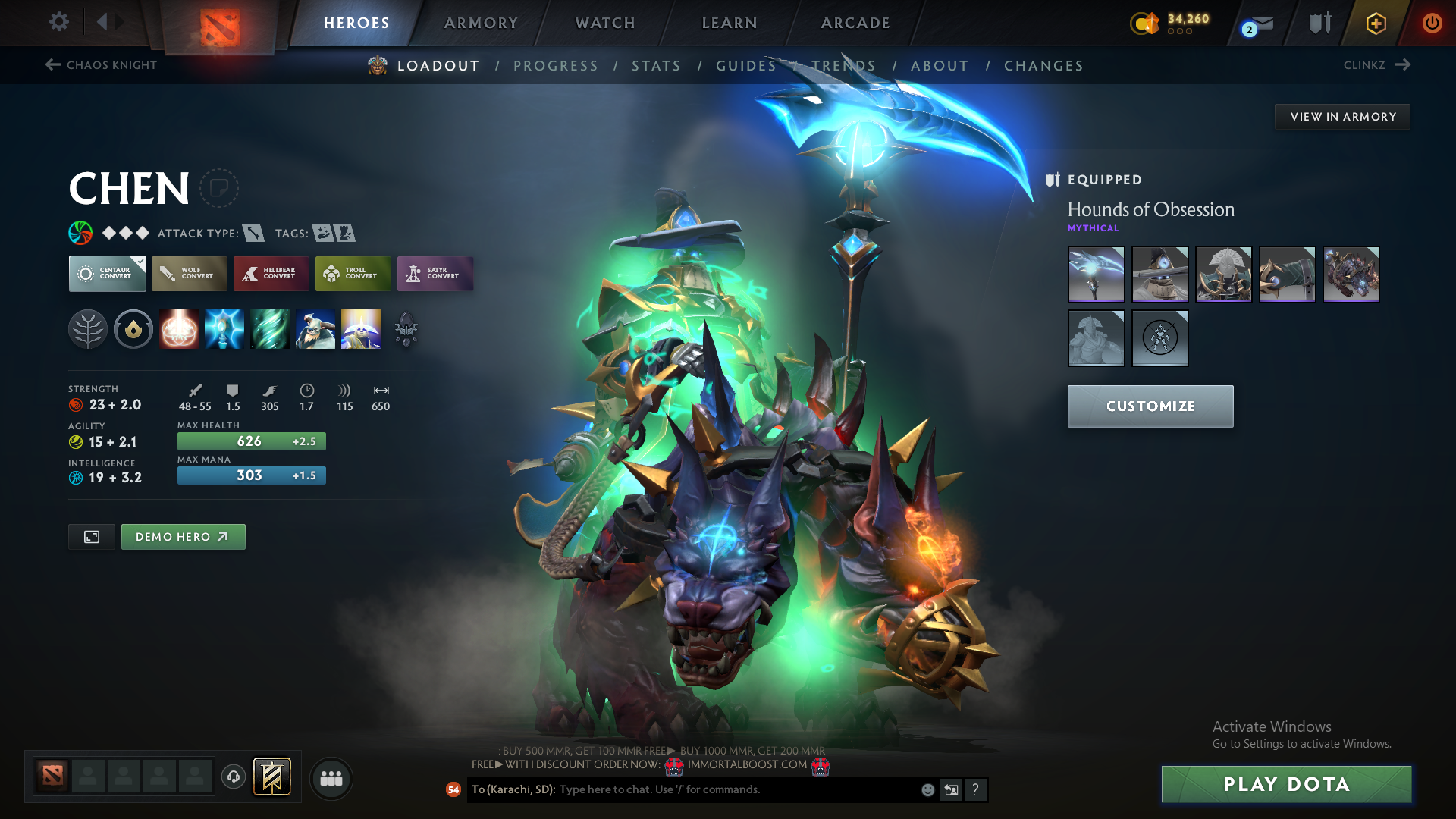
Task: Open the friends list people icon
Action: tap(331, 777)
